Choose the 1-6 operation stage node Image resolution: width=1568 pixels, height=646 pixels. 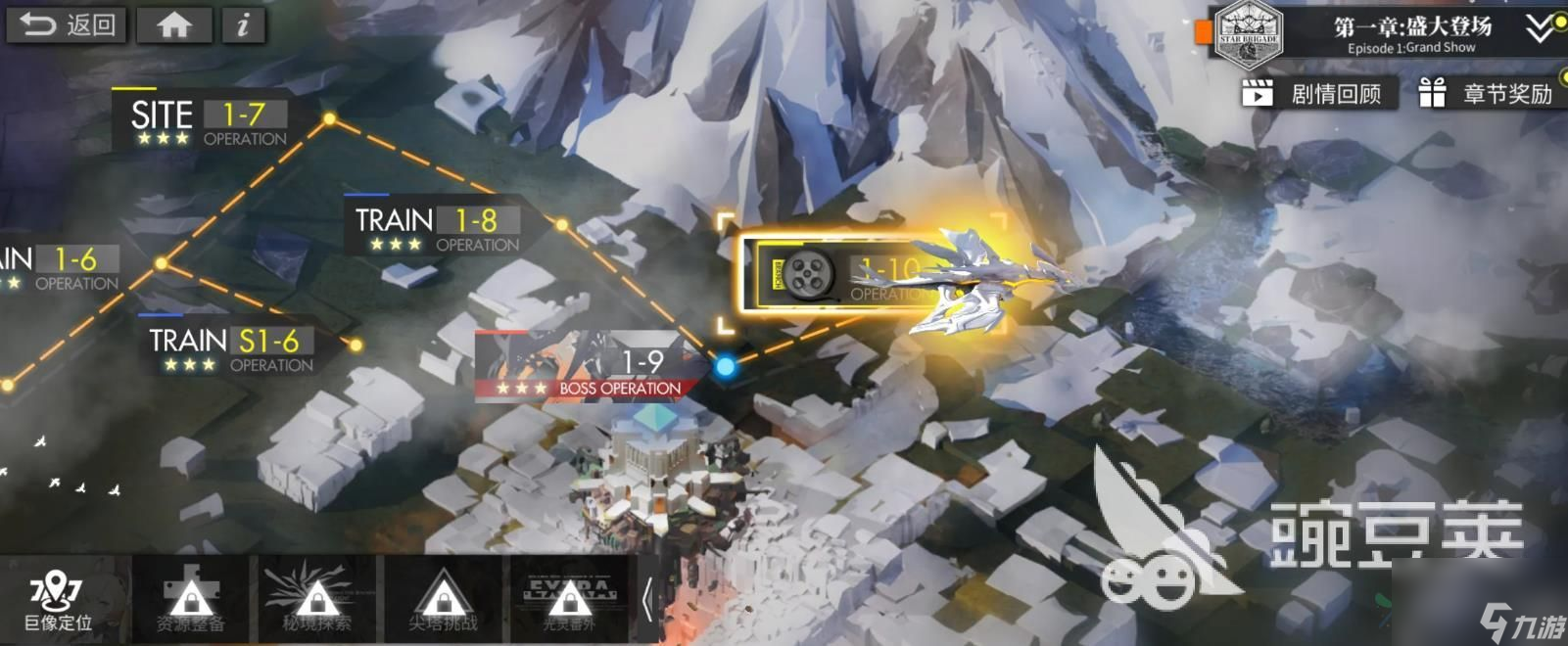click(x=61, y=267)
